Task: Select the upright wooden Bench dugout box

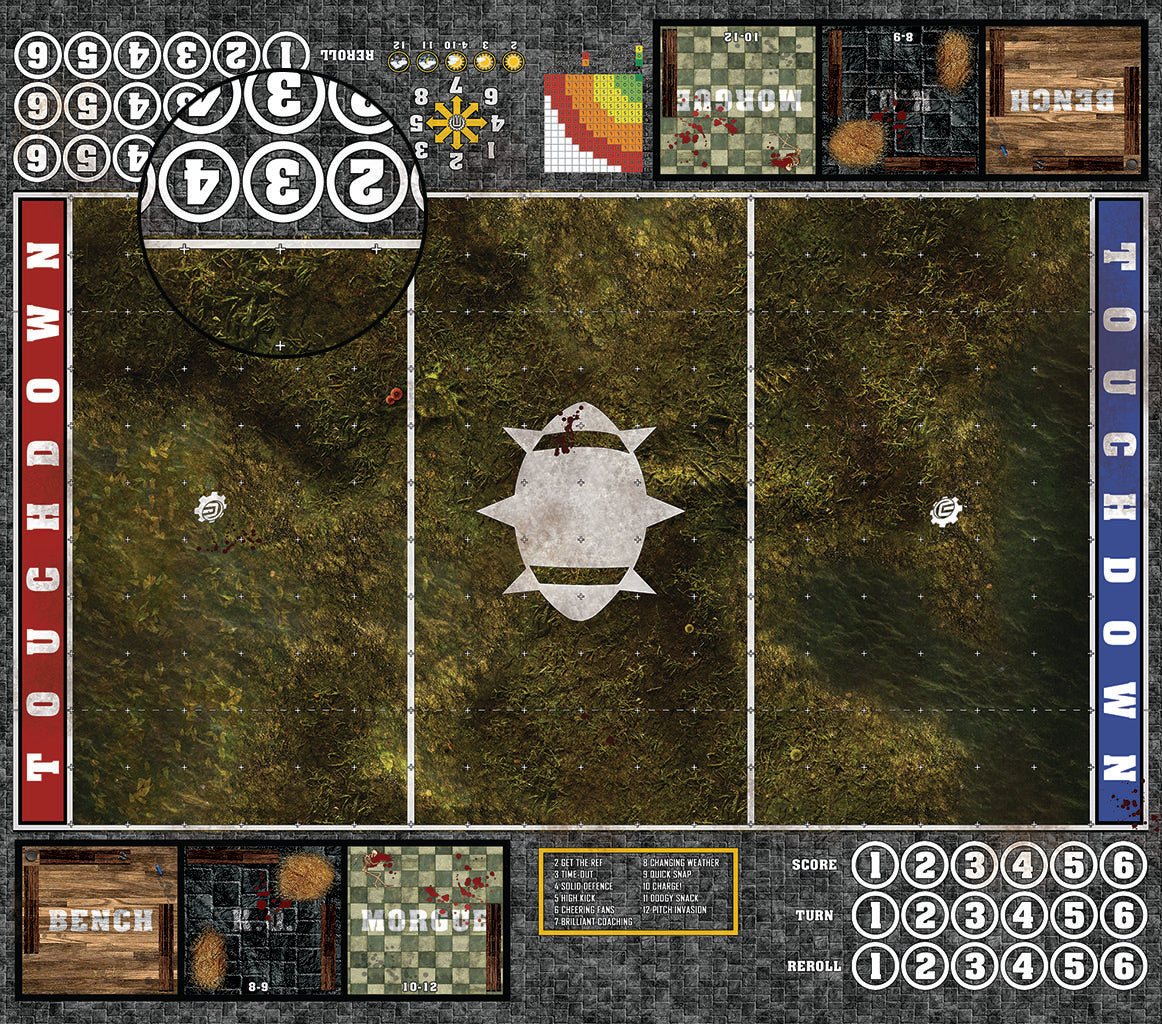Action: pyautogui.click(x=99, y=921)
